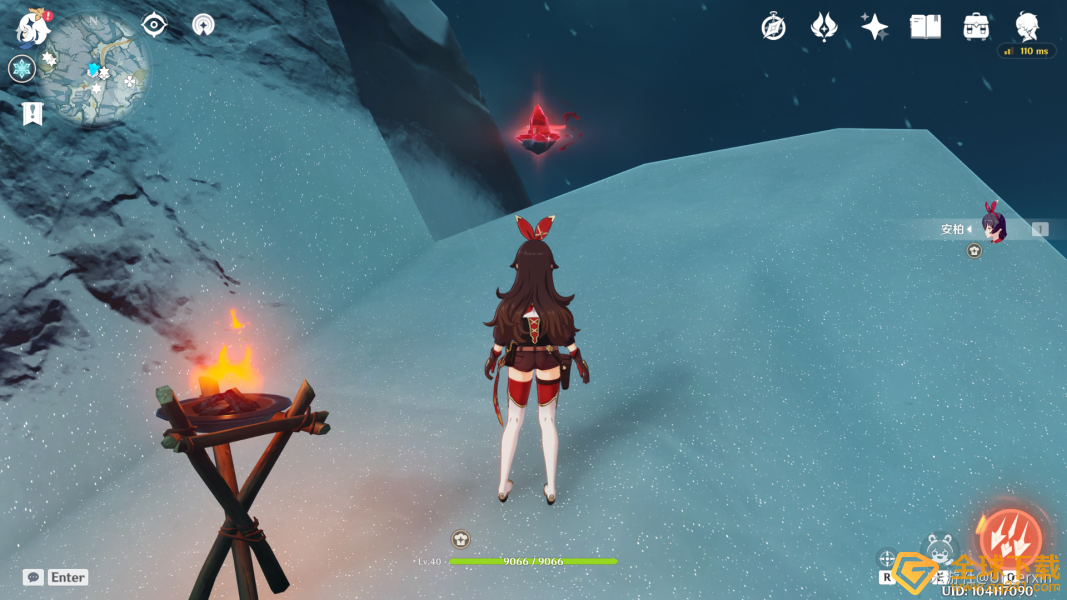Activate Amber's Fiery Rain elemental burst
1067x600 pixels.
coord(1010,538)
